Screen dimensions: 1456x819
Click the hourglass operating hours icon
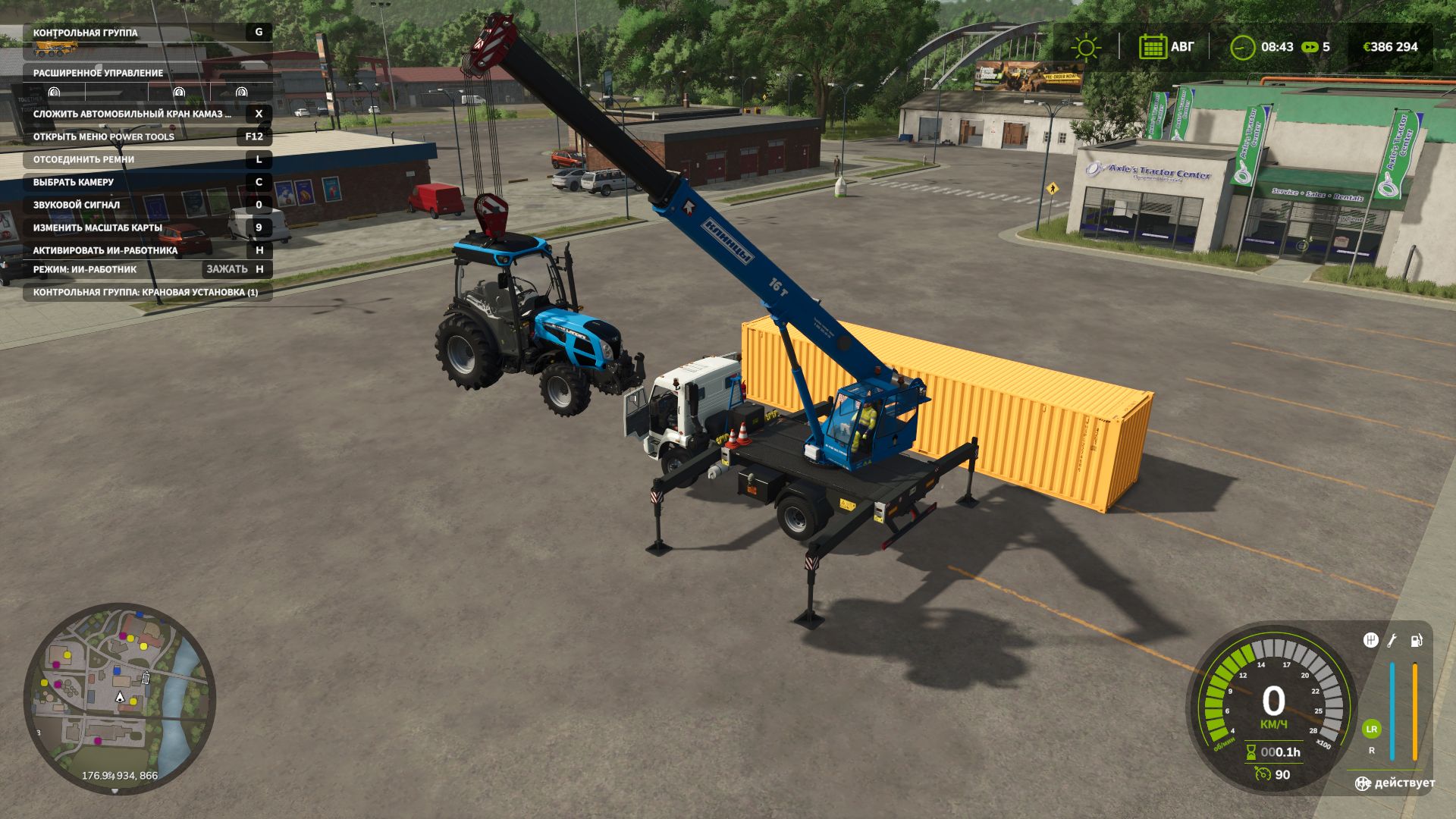click(x=1251, y=752)
